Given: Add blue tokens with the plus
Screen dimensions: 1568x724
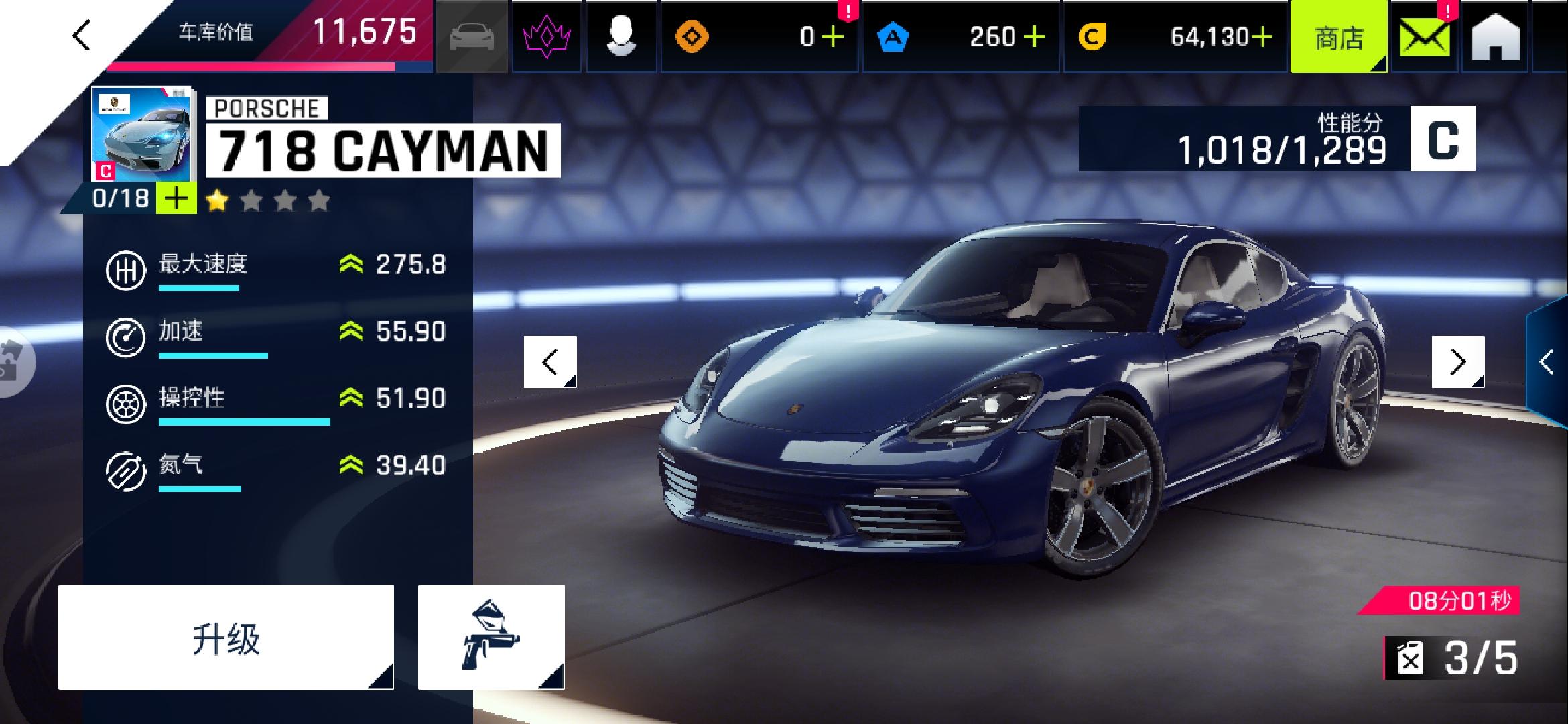Looking at the screenshot, I should pyautogui.click(x=1034, y=37).
